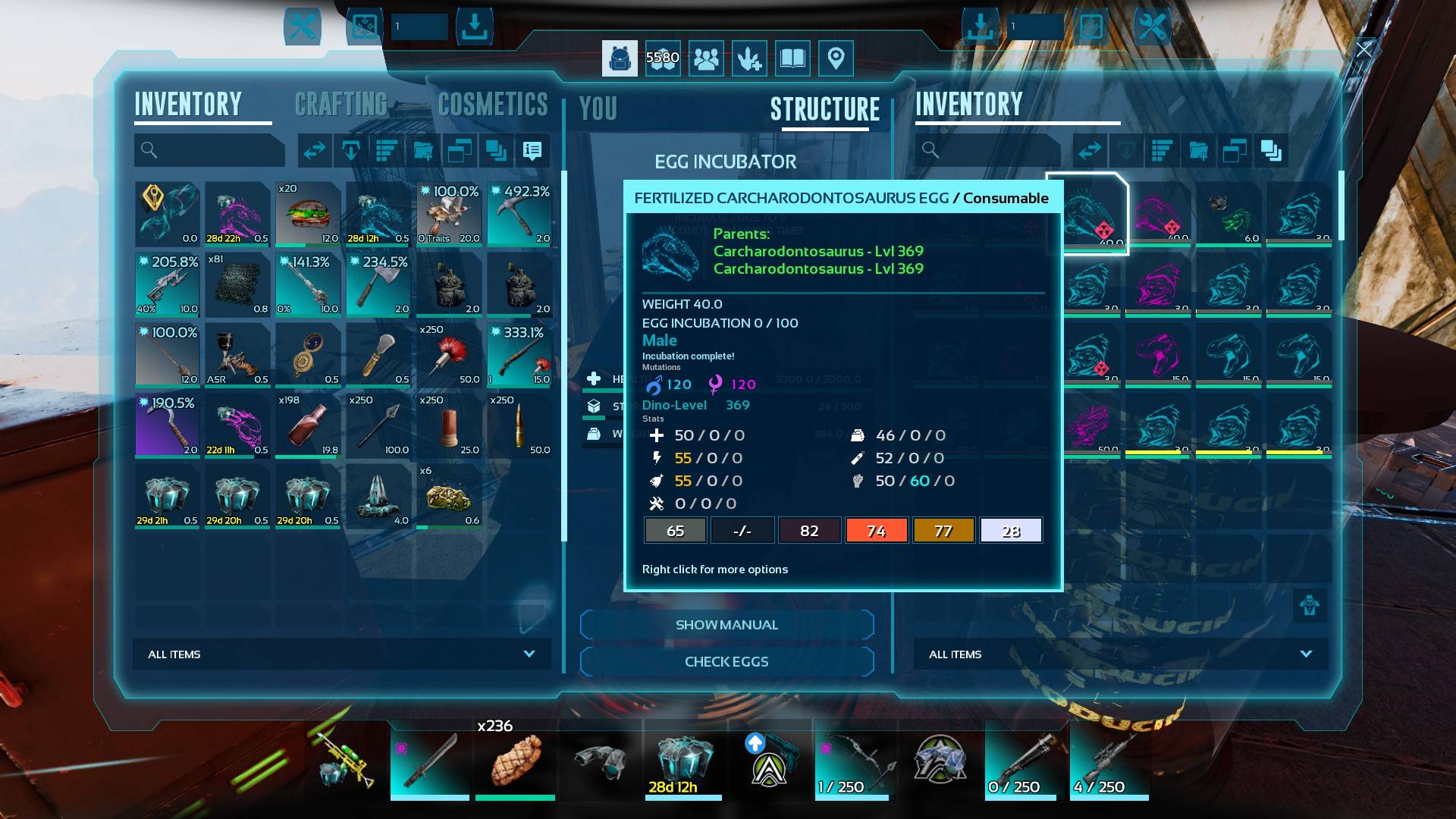The width and height of the screenshot is (1456, 819).
Task: Select the cheeseburger stack of 20
Action: 308,214
